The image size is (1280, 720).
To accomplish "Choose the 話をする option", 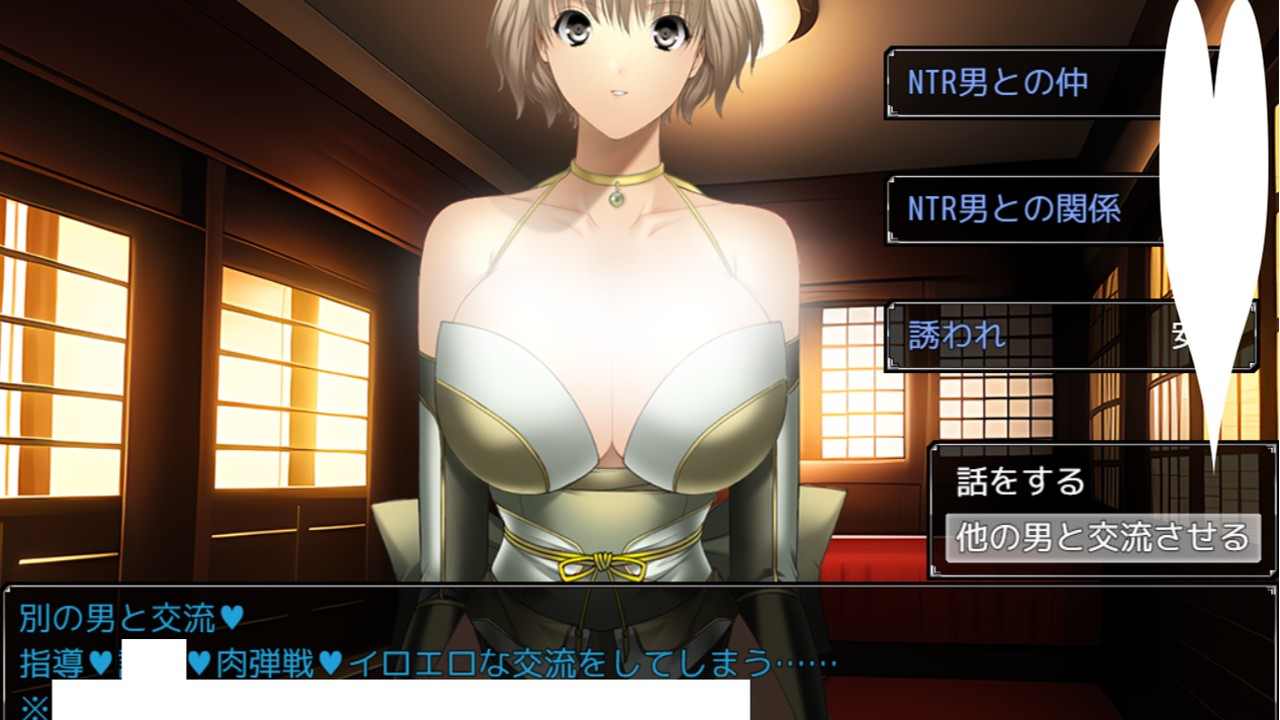I will point(1021,482).
